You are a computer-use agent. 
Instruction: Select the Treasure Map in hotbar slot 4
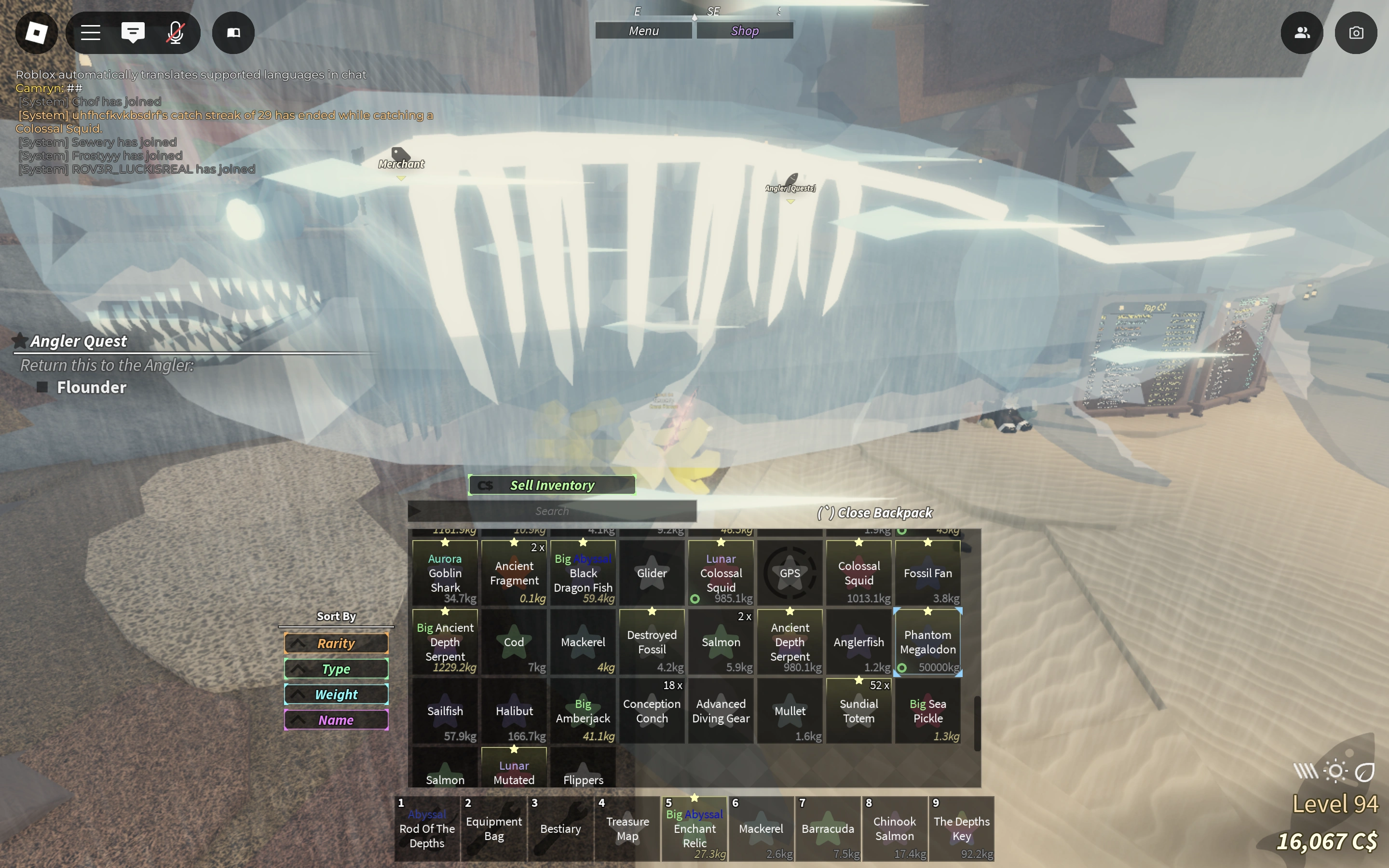tap(627, 828)
